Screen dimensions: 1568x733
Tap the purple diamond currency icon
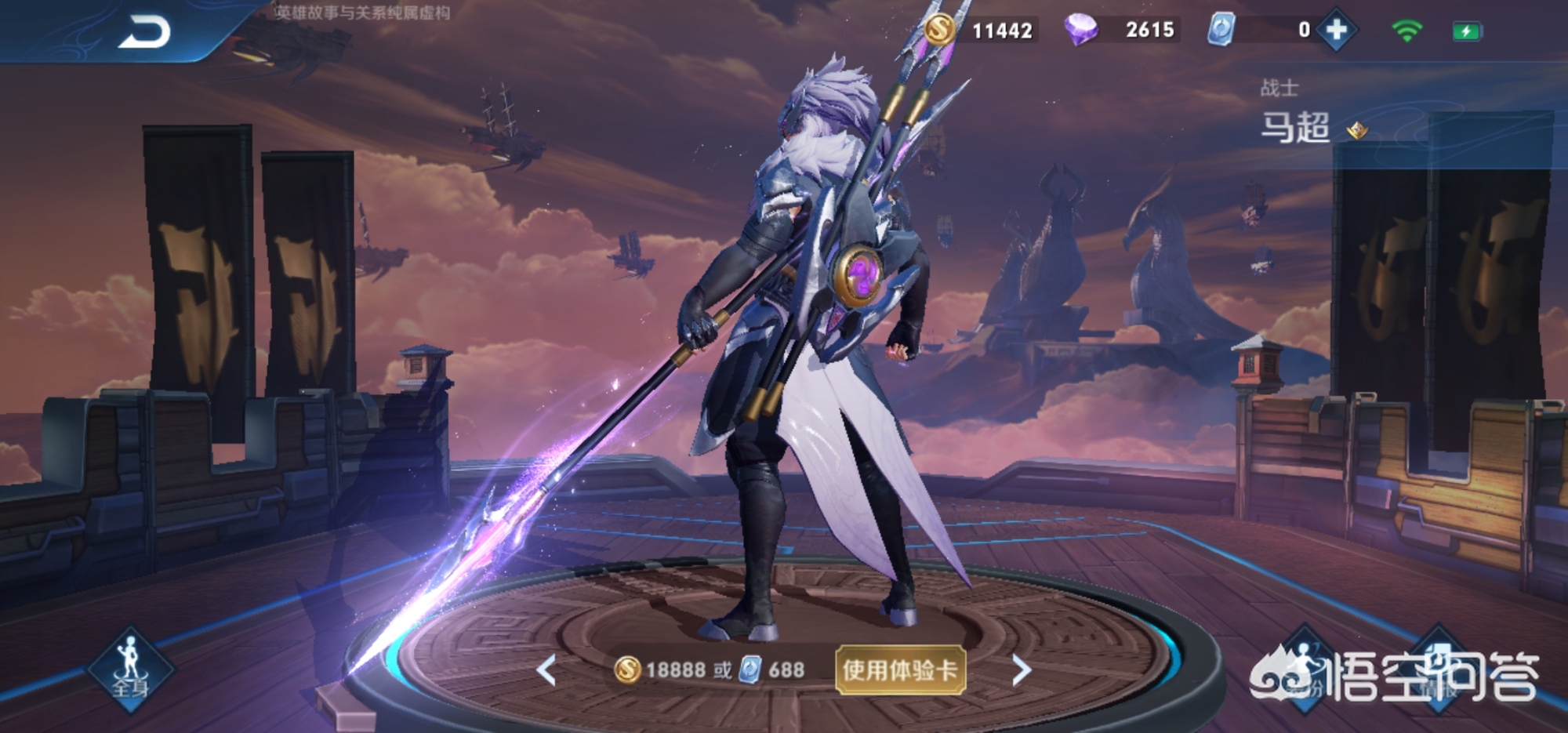click(x=1081, y=30)
